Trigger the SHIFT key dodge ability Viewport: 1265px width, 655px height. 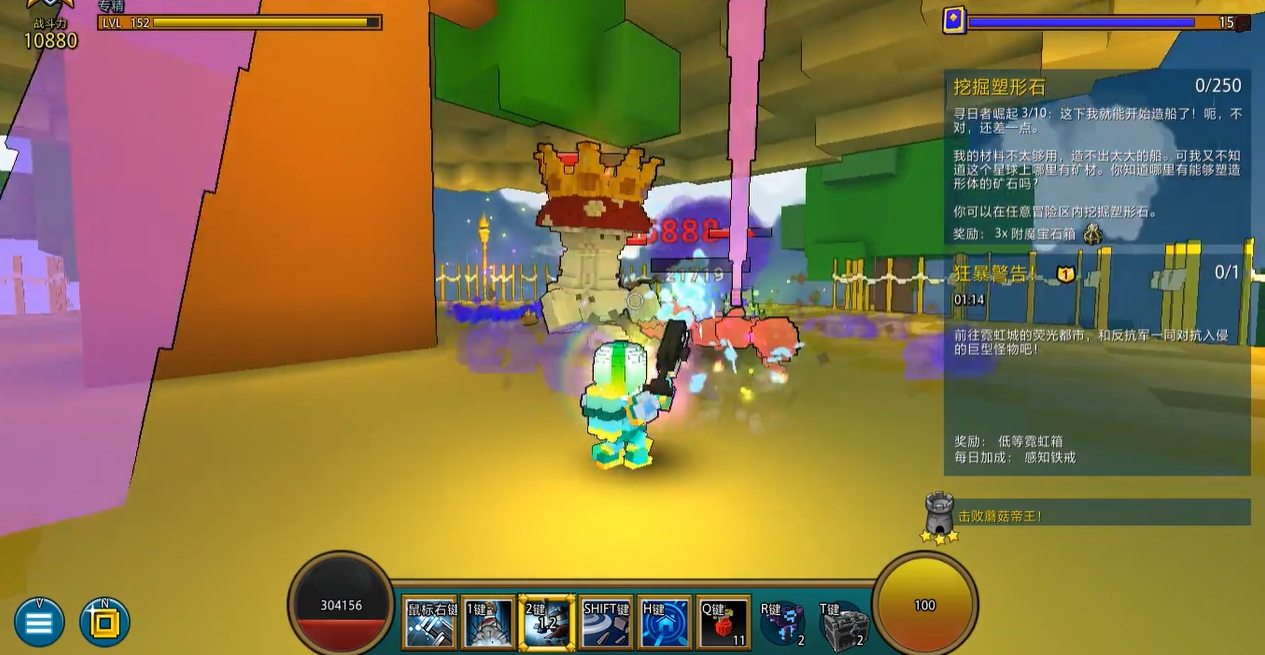tap(606, 623)
